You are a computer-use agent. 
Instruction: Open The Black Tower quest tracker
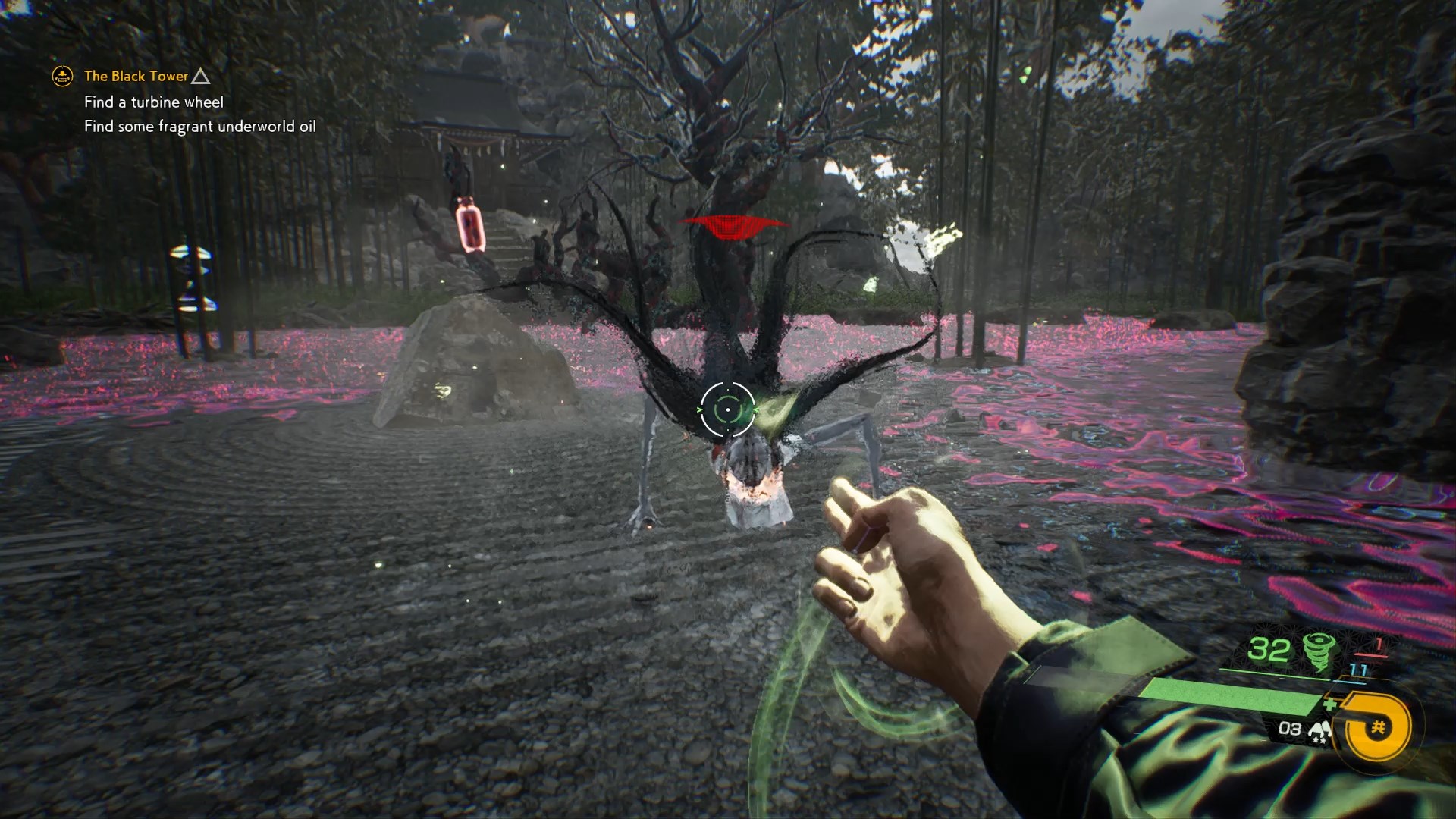(x=136, y=76)
